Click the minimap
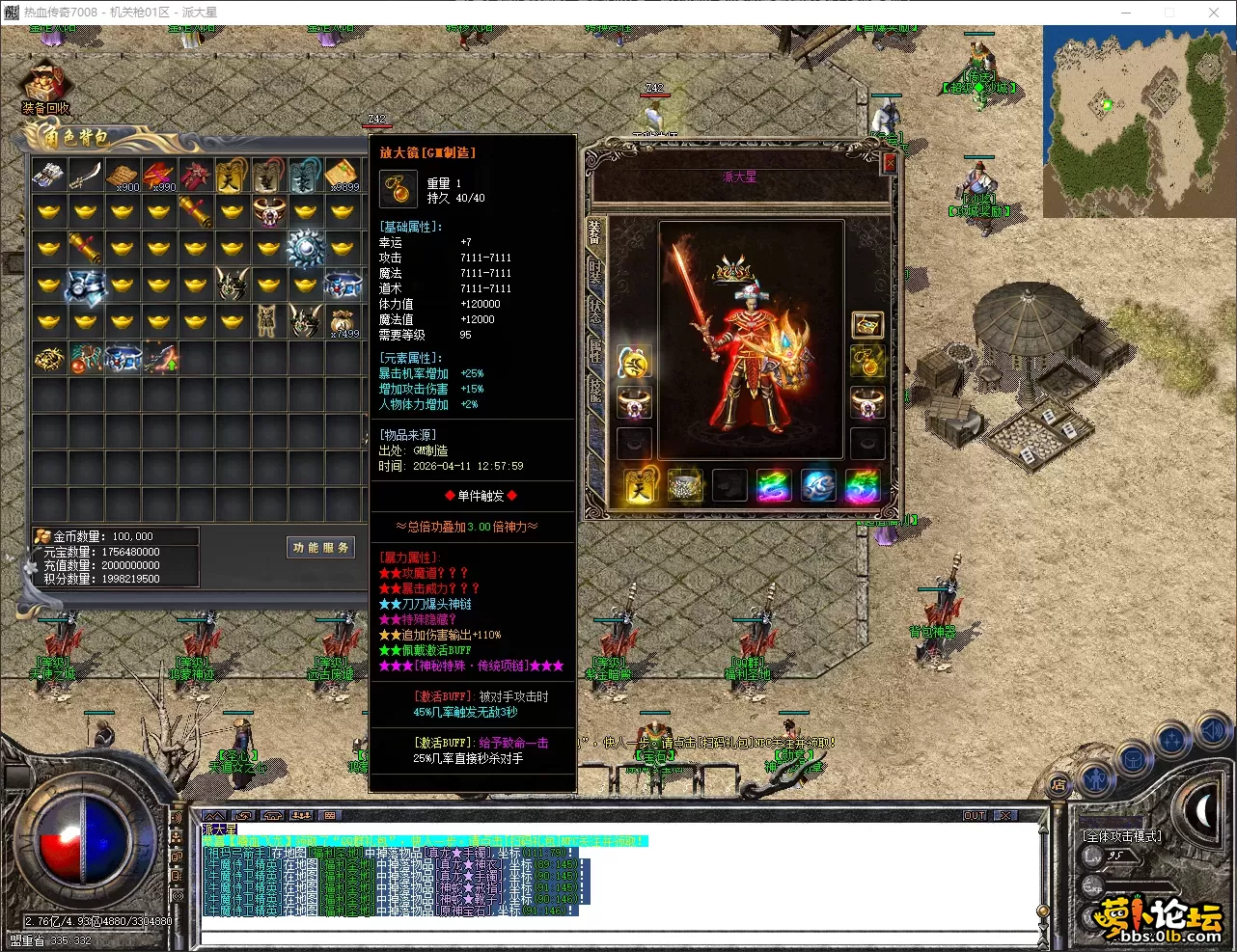 click(x=1138, y=120)
